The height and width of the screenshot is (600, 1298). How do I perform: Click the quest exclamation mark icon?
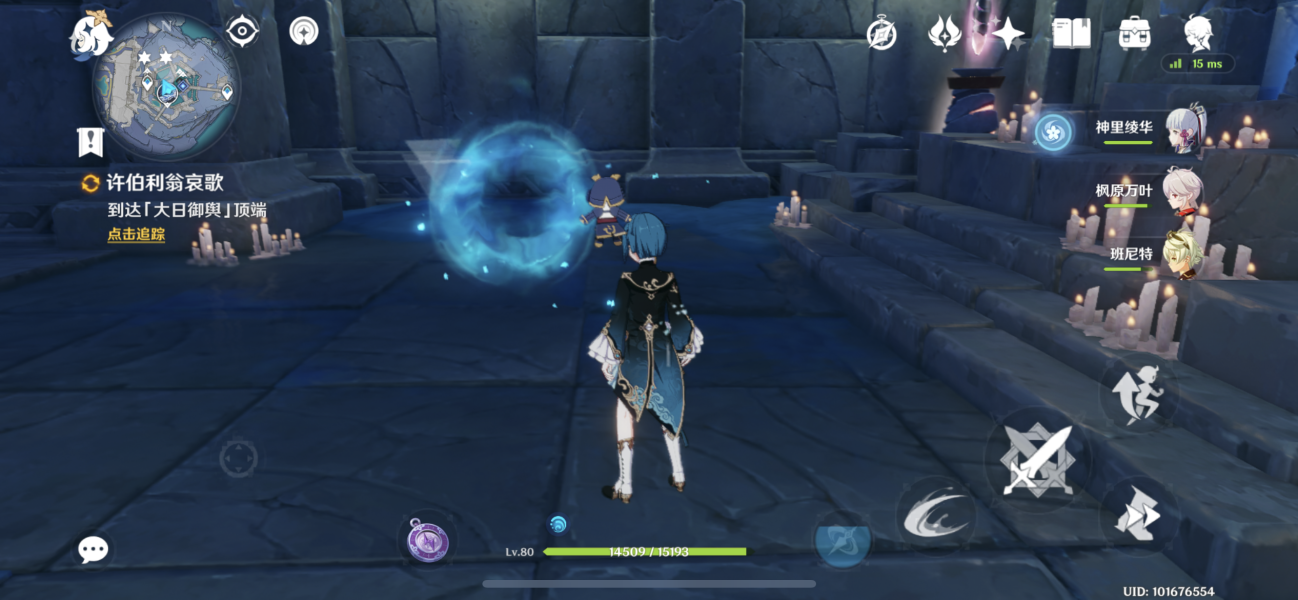(91, 142)
